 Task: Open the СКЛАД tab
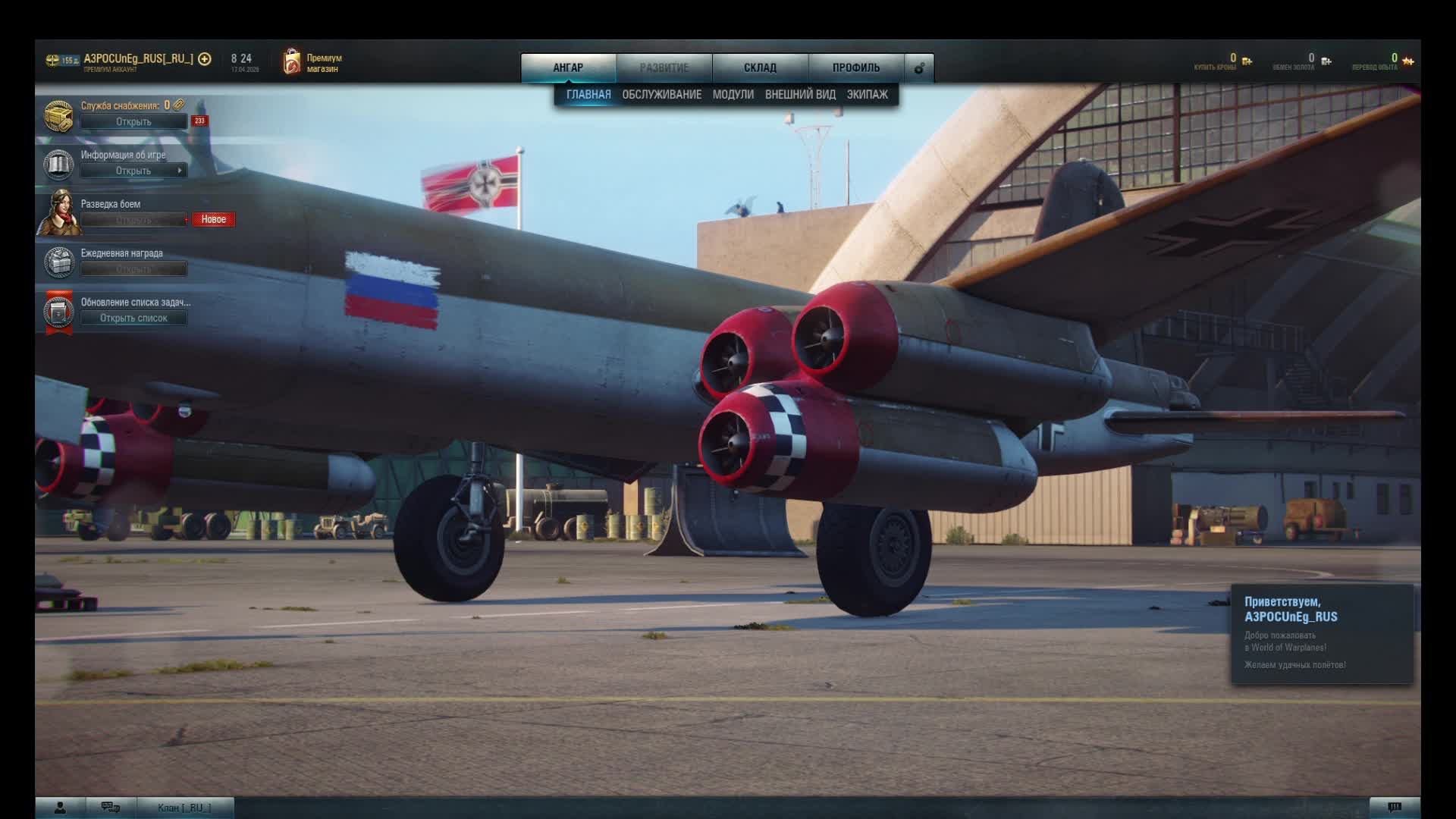(760, 67)
